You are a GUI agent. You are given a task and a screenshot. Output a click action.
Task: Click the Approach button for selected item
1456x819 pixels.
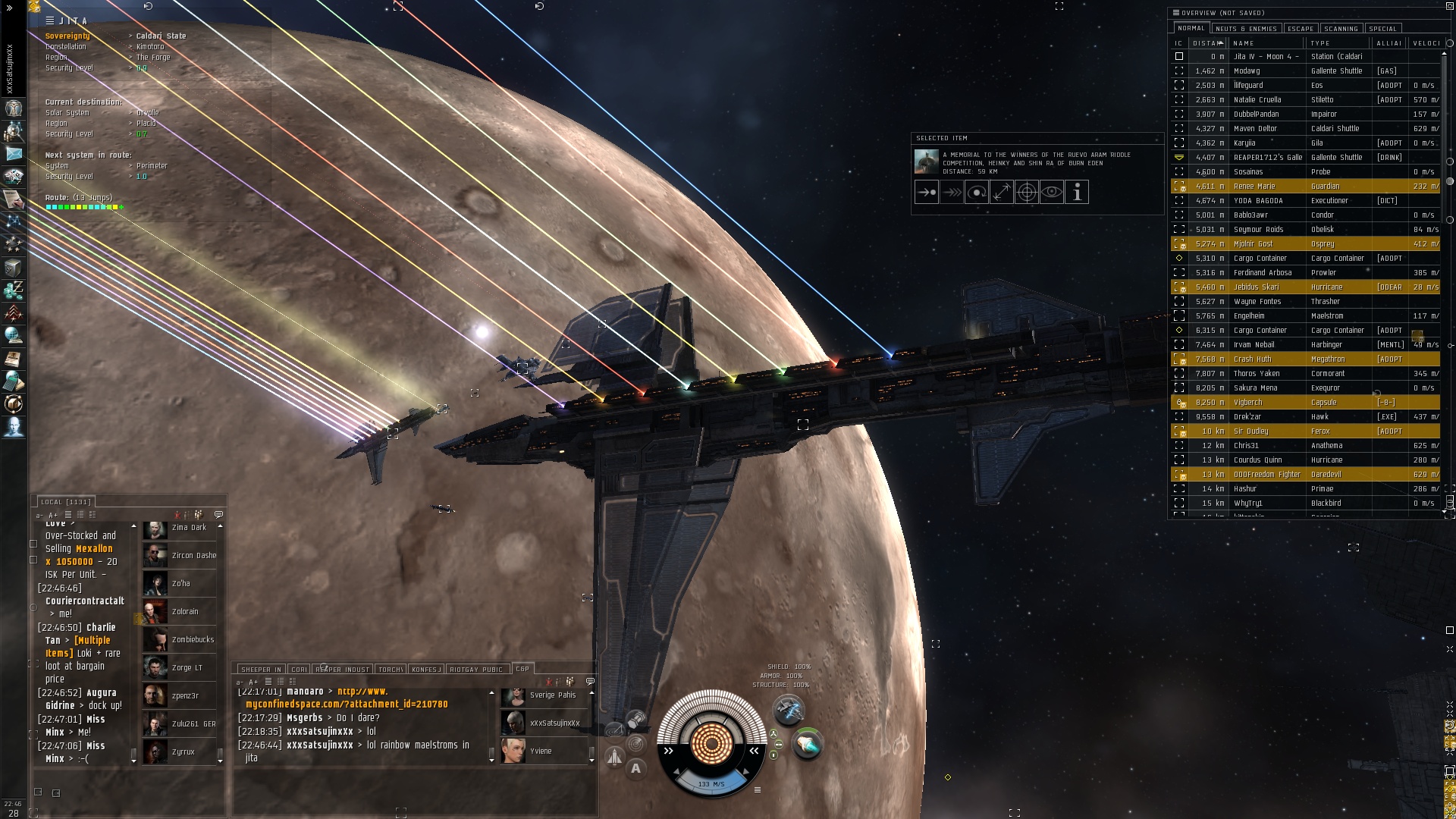click(x=927, y=193)
